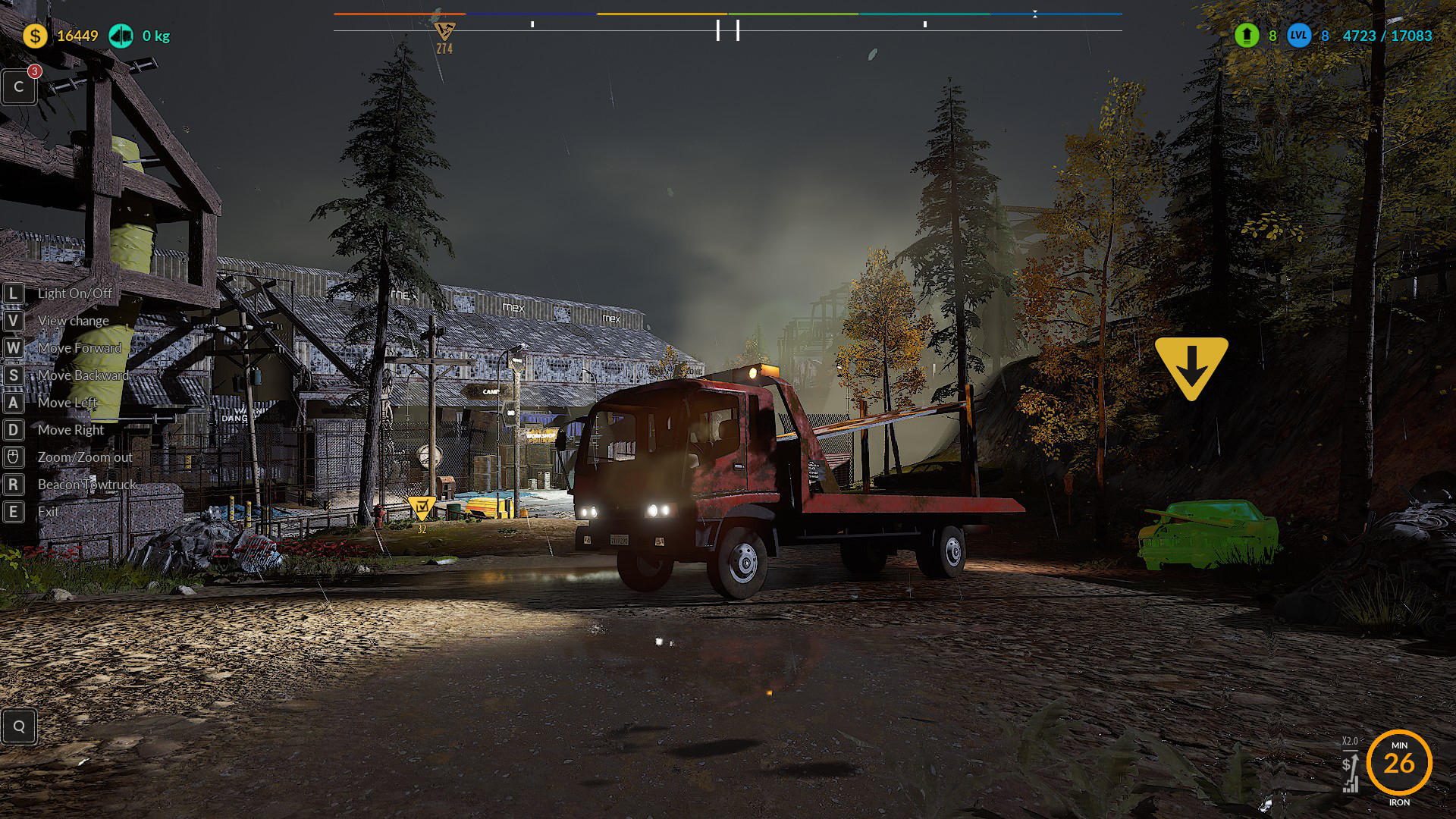This screenshot has width=1456, height=819.
Task: Click the compass marker labeled 274
Action: (444, 33)
